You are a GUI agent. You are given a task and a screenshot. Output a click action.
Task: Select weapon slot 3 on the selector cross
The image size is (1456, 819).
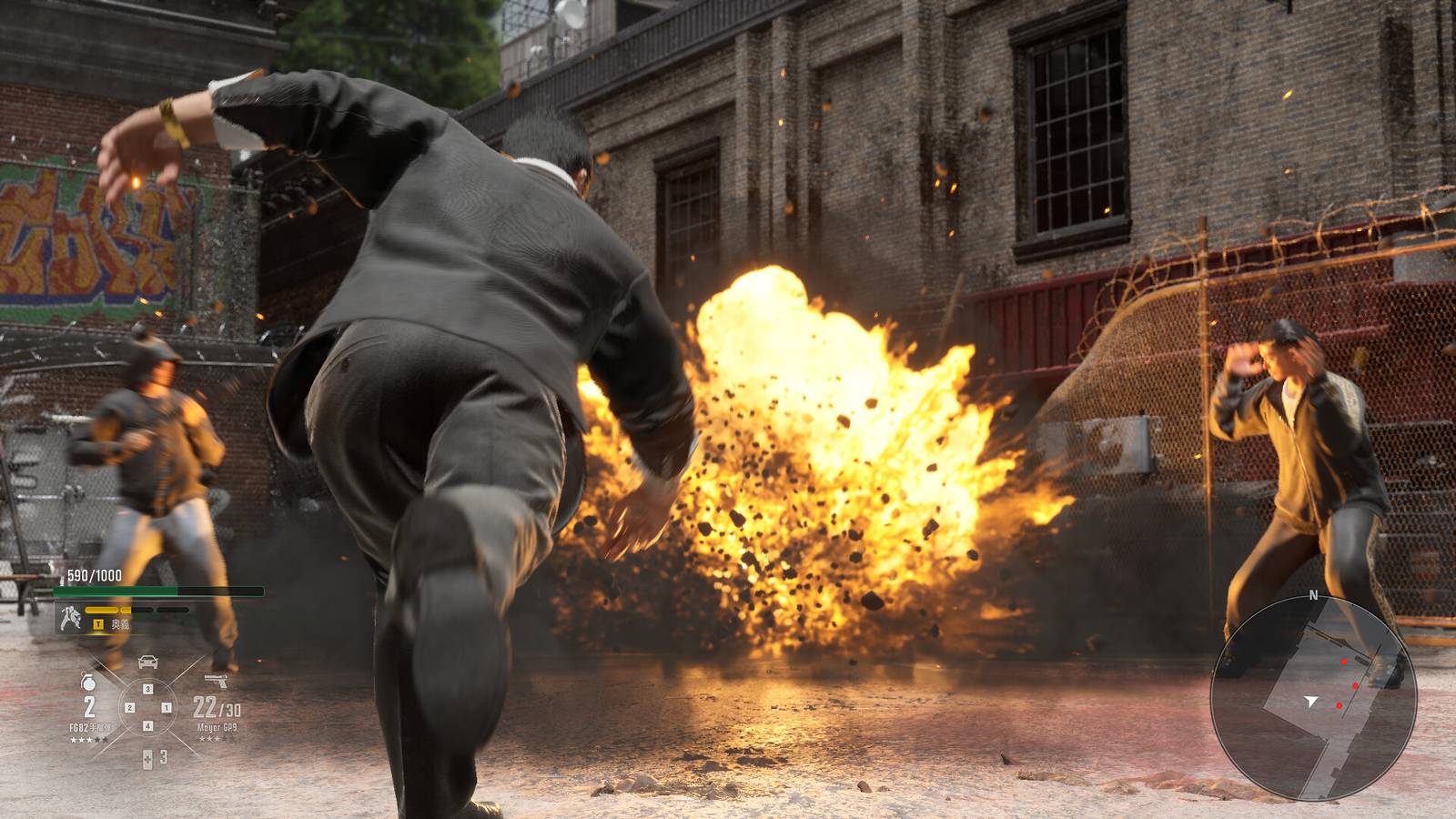click(147, 688)
